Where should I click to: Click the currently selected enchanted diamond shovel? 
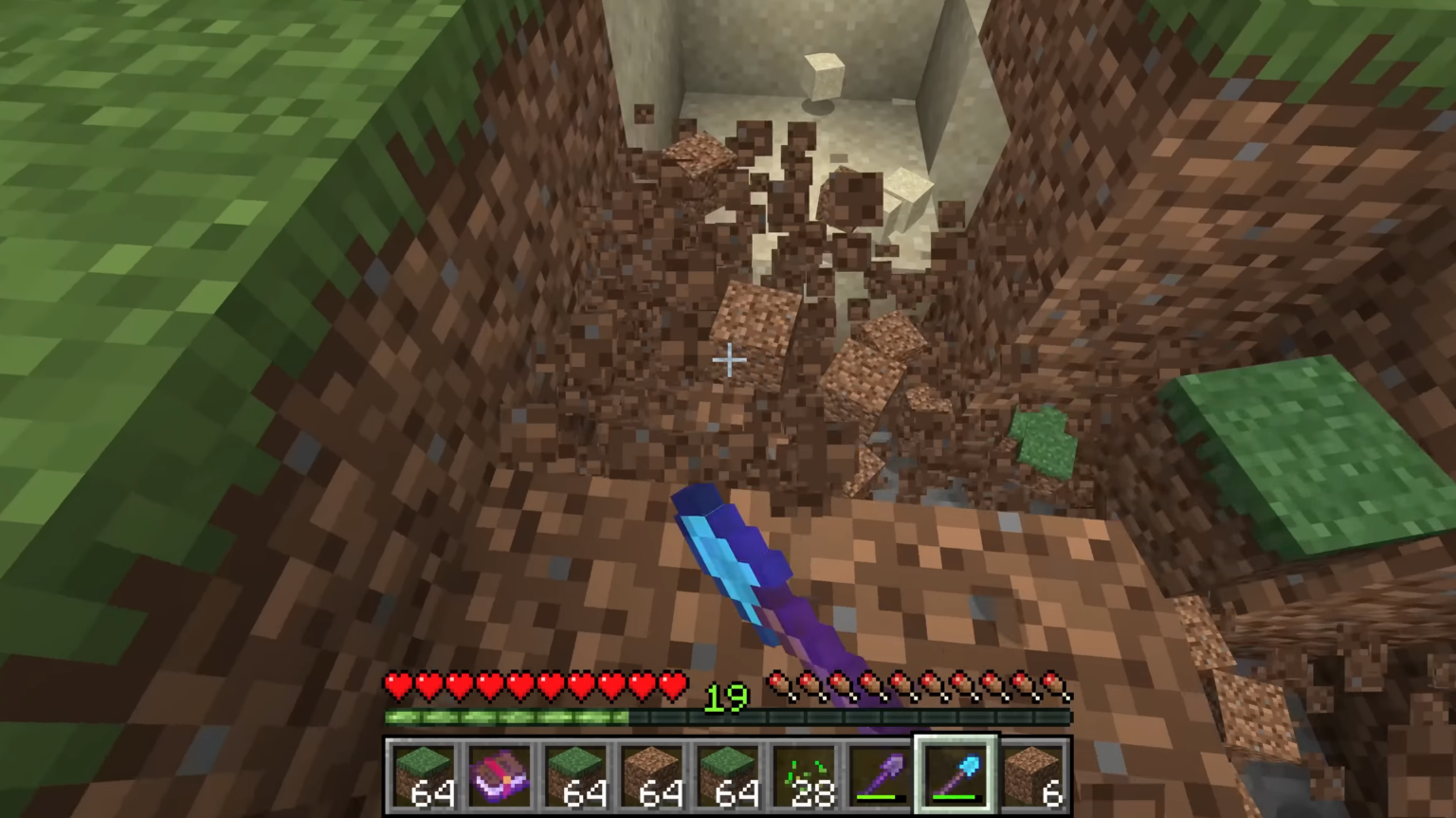click(x=955, y=773)
